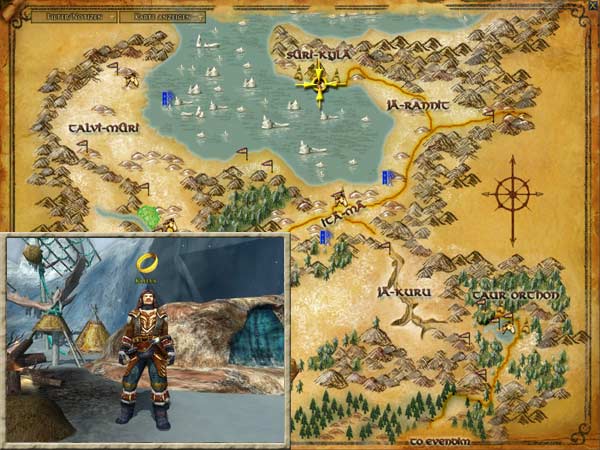
Task: Click the blue banner marker on the western lake shore
Action: 168,98
